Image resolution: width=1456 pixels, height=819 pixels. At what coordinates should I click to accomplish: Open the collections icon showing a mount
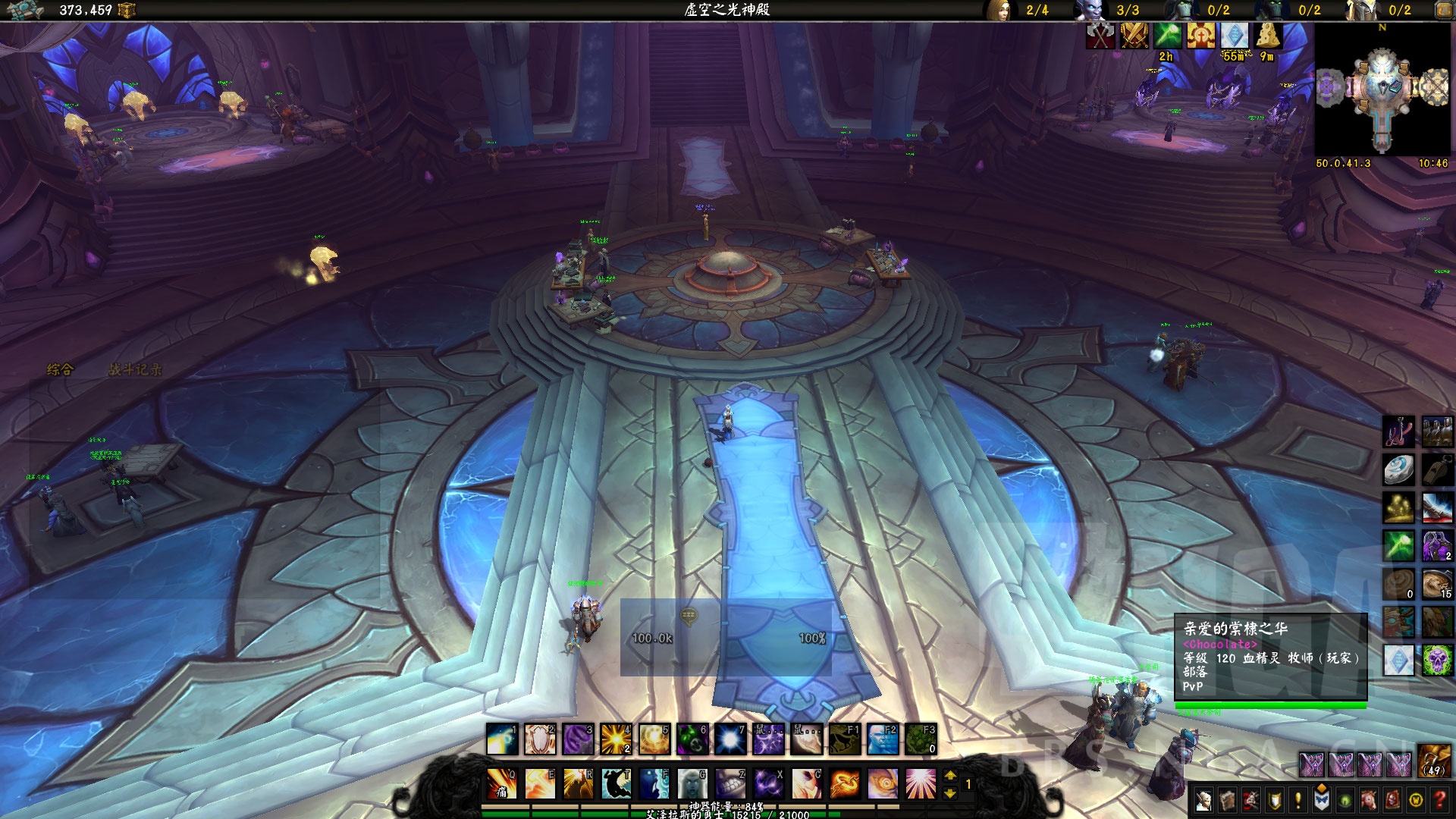(x=1369, y=800)
